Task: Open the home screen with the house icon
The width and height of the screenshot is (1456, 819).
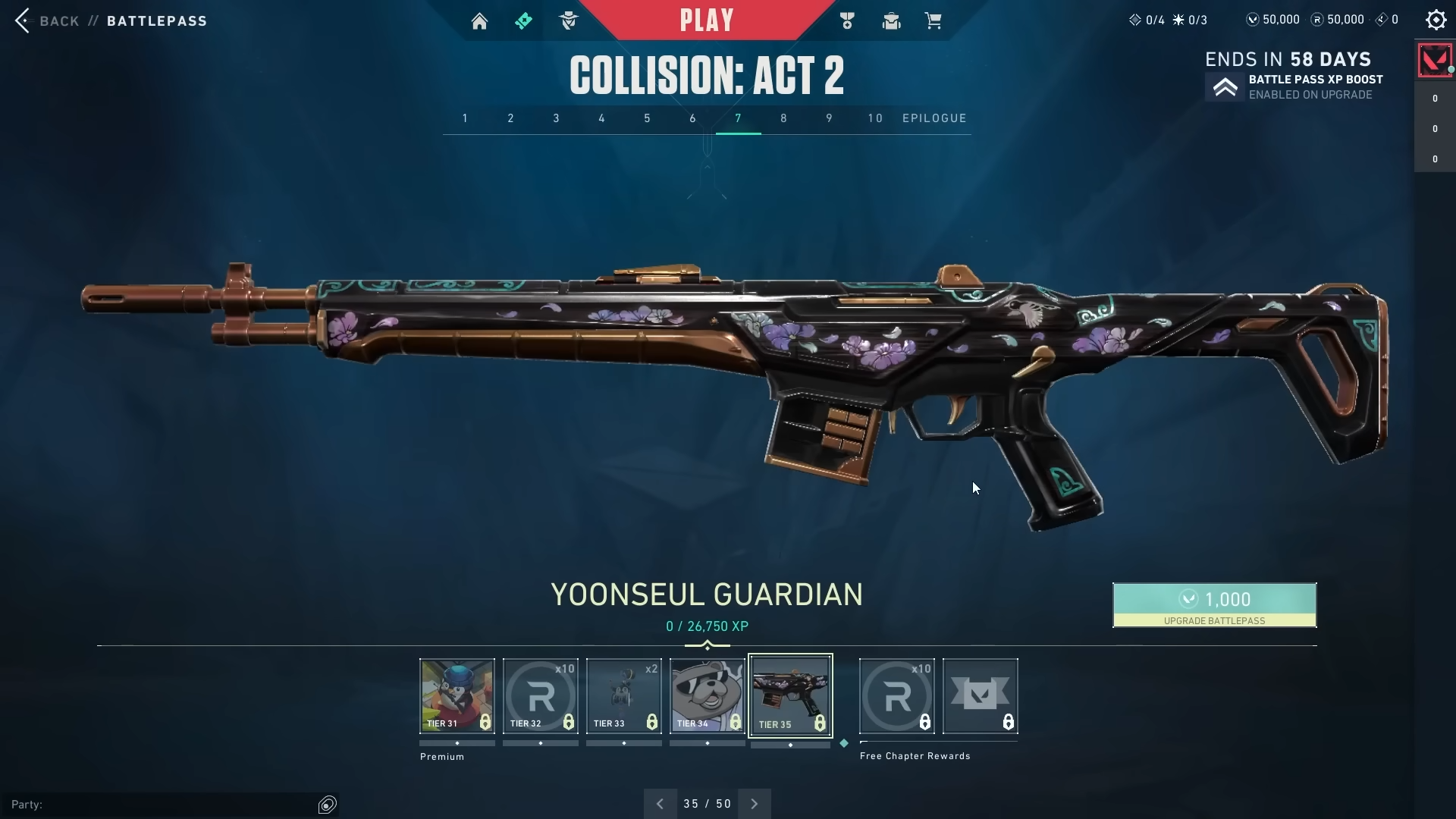Action: [x=480, y=20]
